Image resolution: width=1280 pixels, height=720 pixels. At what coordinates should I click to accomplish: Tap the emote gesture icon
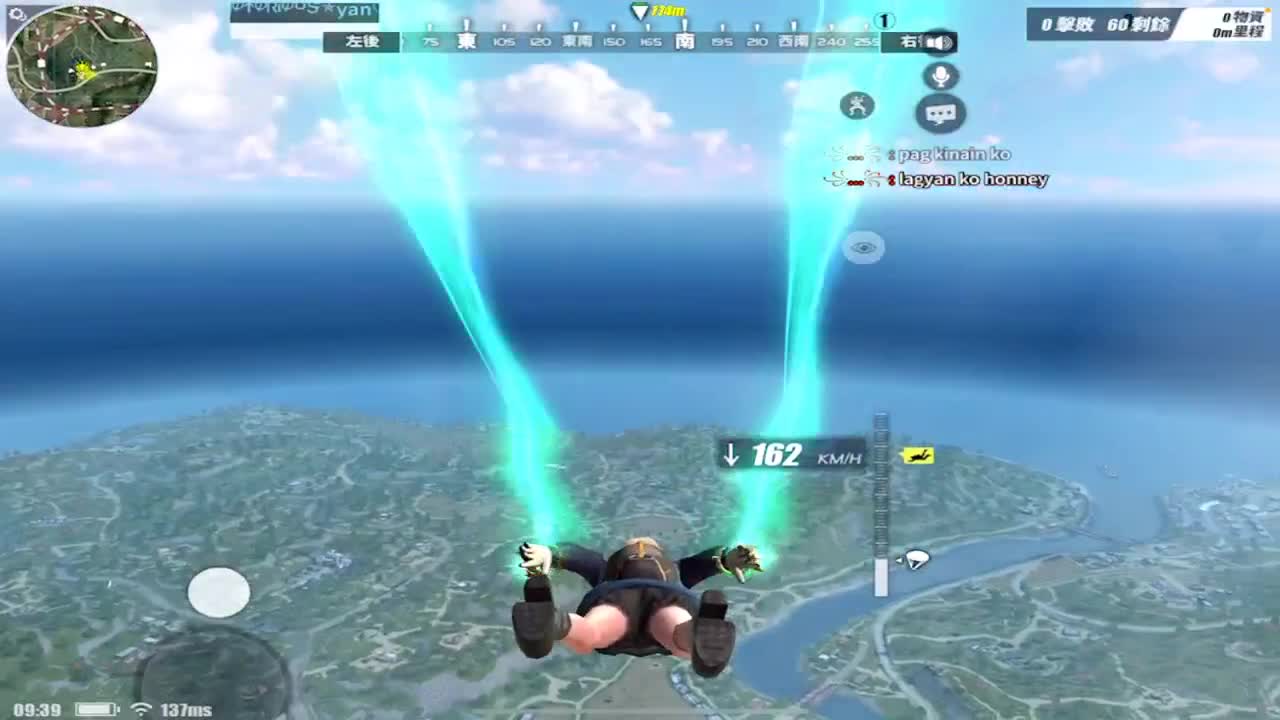856,105
